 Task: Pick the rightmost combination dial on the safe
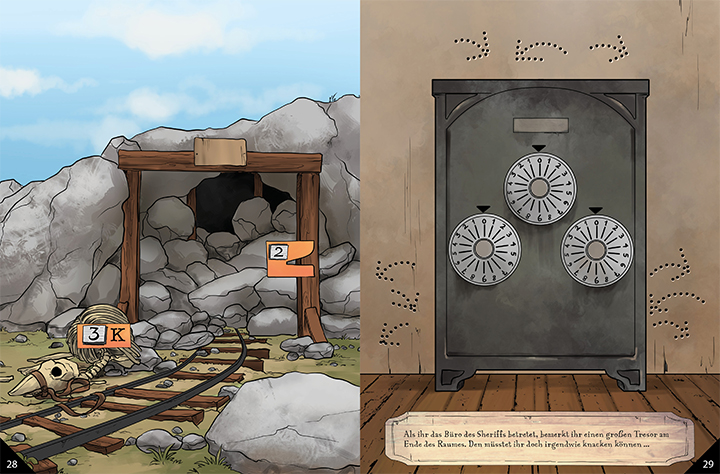tap(597, 250)
